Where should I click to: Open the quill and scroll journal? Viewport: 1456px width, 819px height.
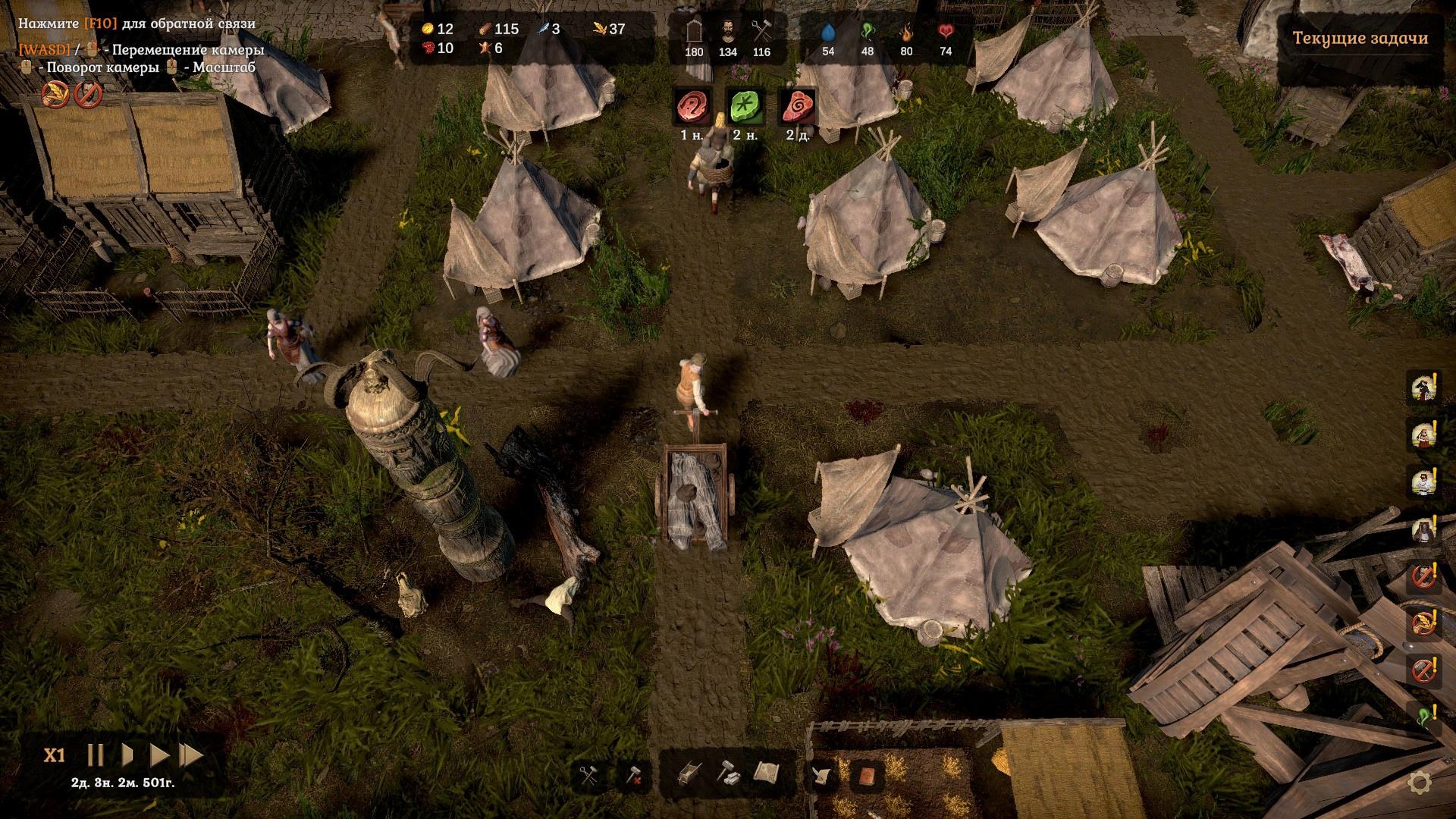(x=821, y=776)
